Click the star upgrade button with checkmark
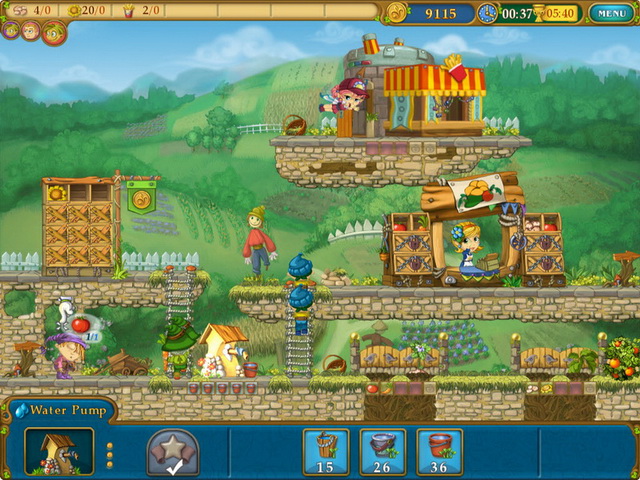Image resolution: width=640 pixels, height=480 pixels. pyautogui.click(x=173, y=452)
